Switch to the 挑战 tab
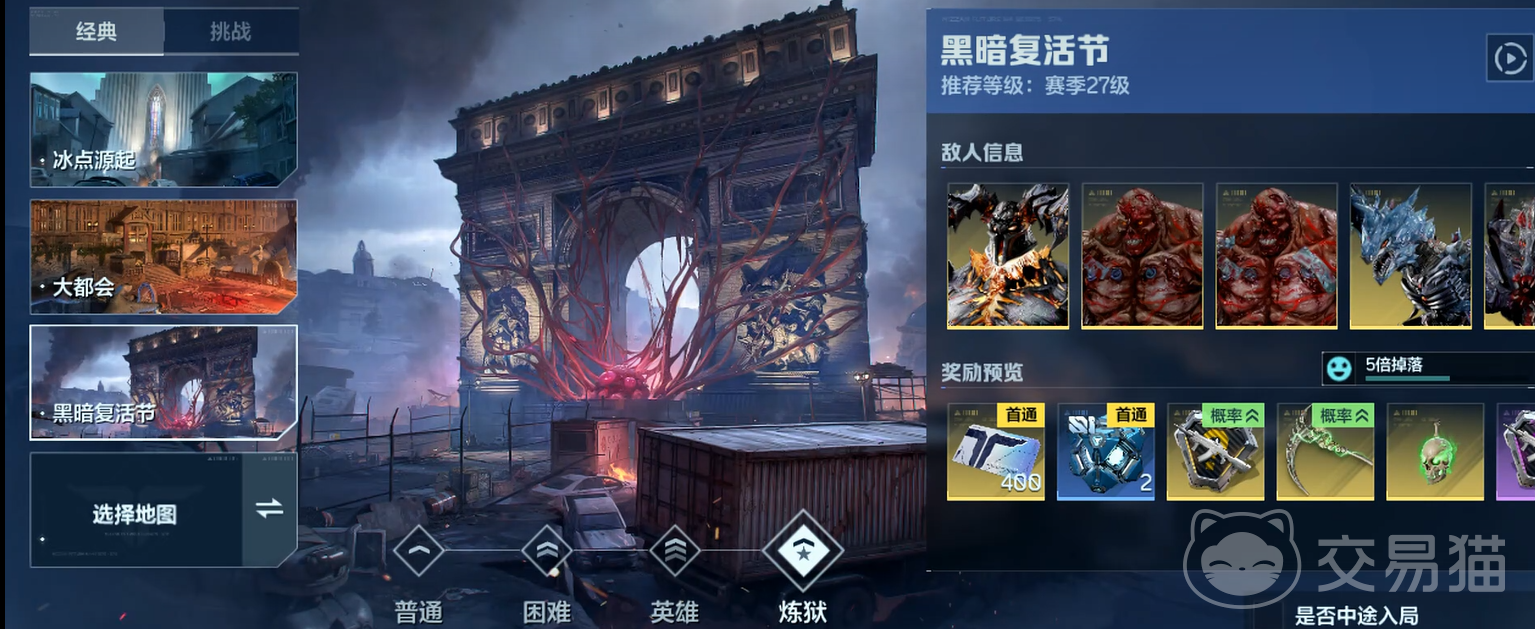 click(x=231, y=32)
